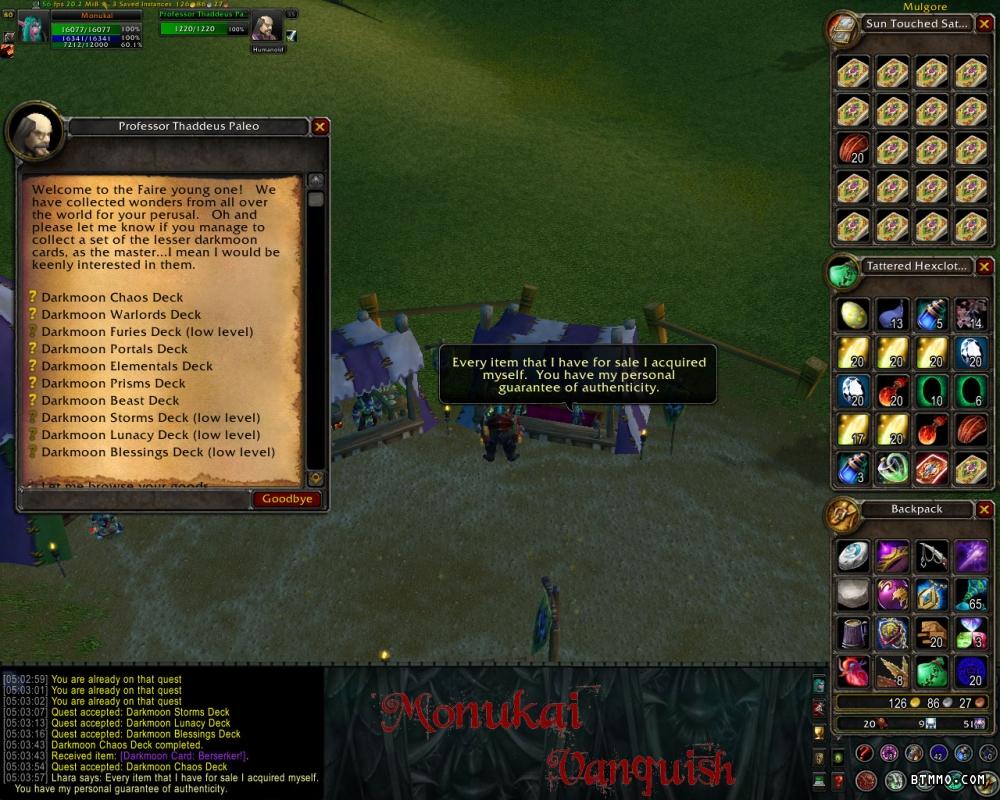Select the Darkmoon Beast Deck quest
1000x800 pixels.
[x=110, y=400]
